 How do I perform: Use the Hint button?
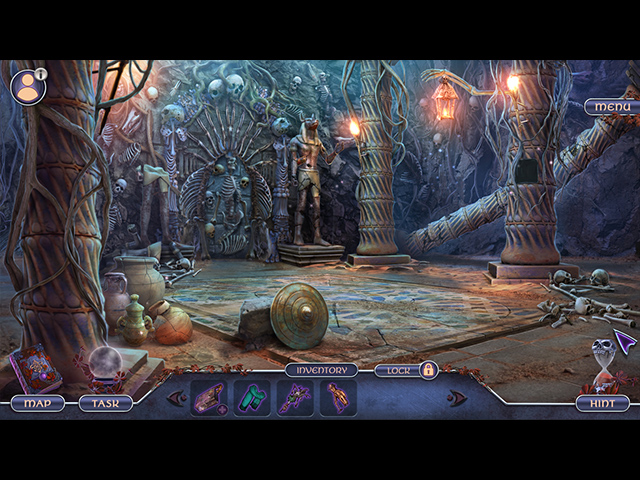602,403
